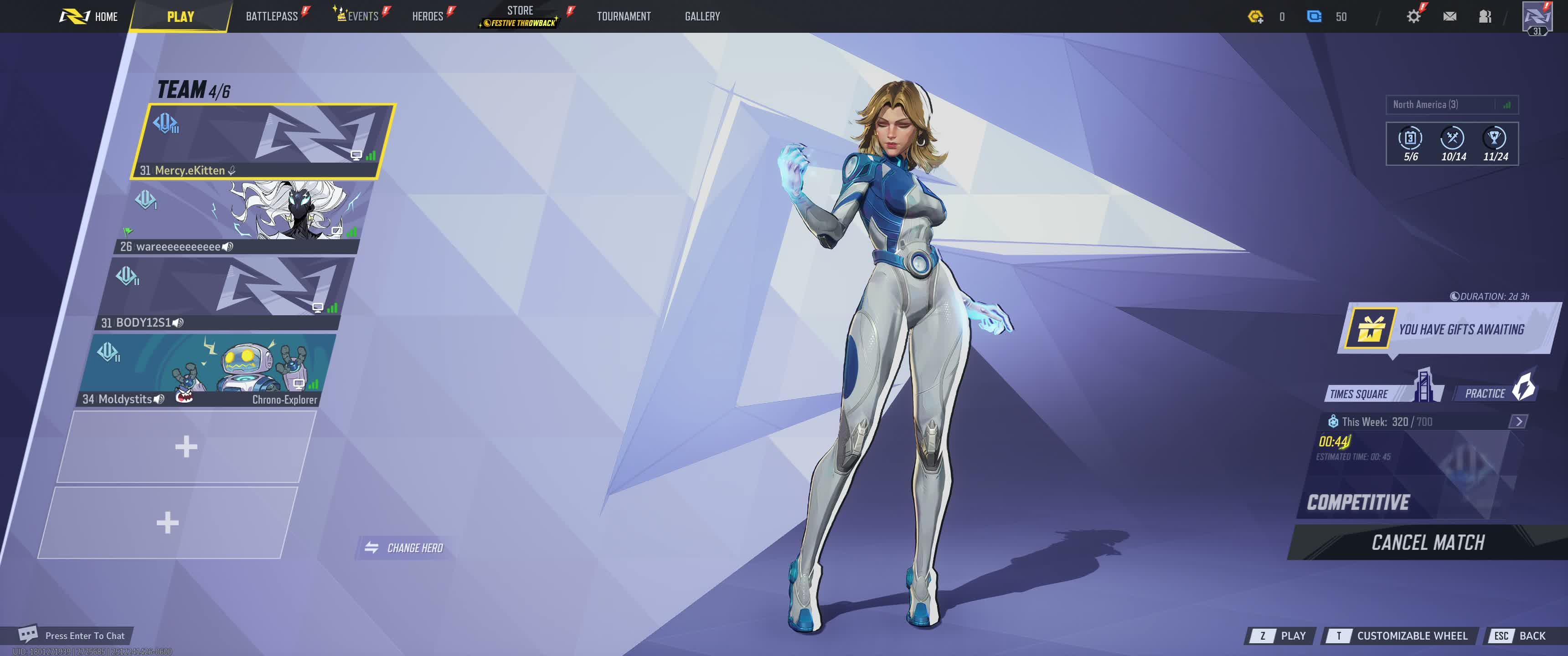1568x656 pixels.
Task: Claim the awaiting gifts banner
Action: [1449, 329]
